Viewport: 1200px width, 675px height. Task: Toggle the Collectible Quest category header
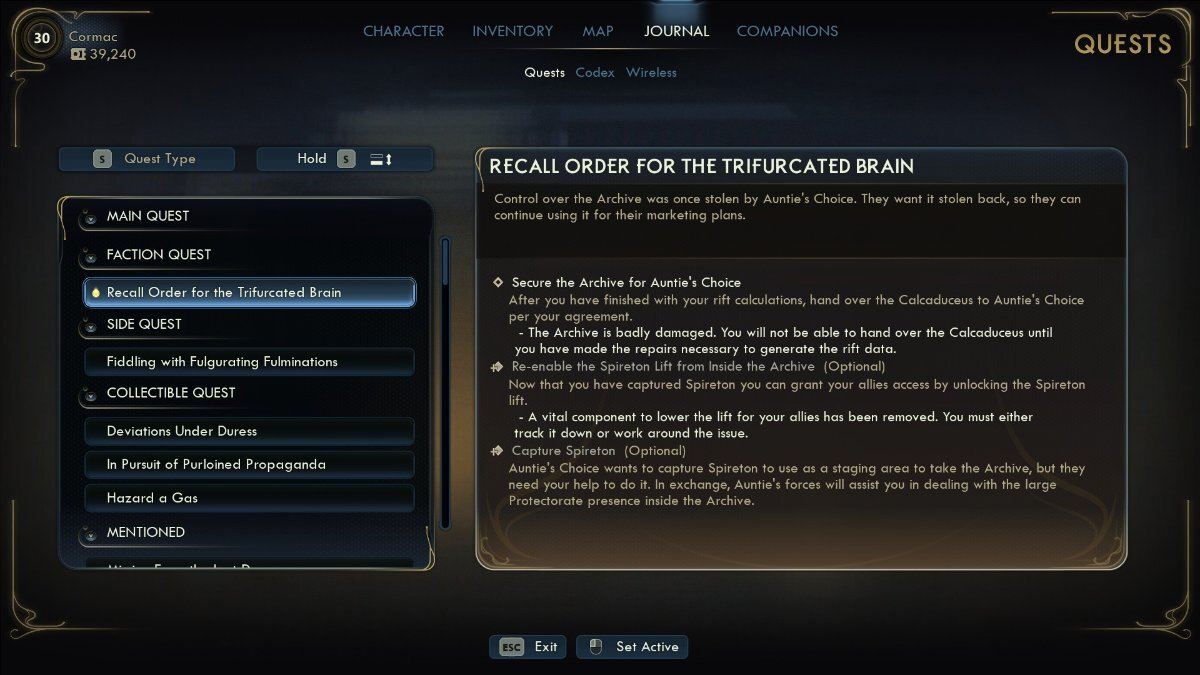tap(170, 393)
